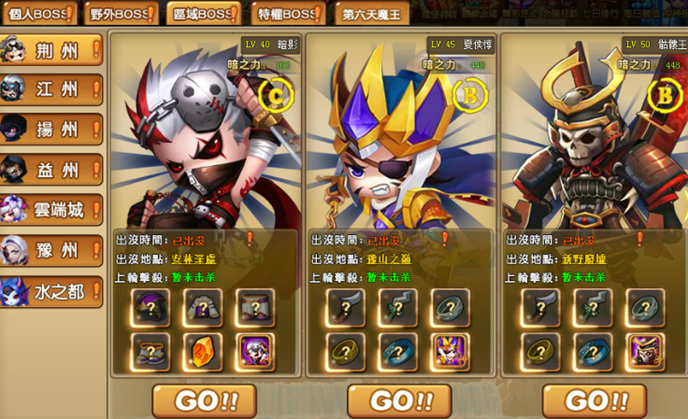Click the 新野廢墟 location link
688x419 pixels.
pyautogui.click(x=584, y=260)
